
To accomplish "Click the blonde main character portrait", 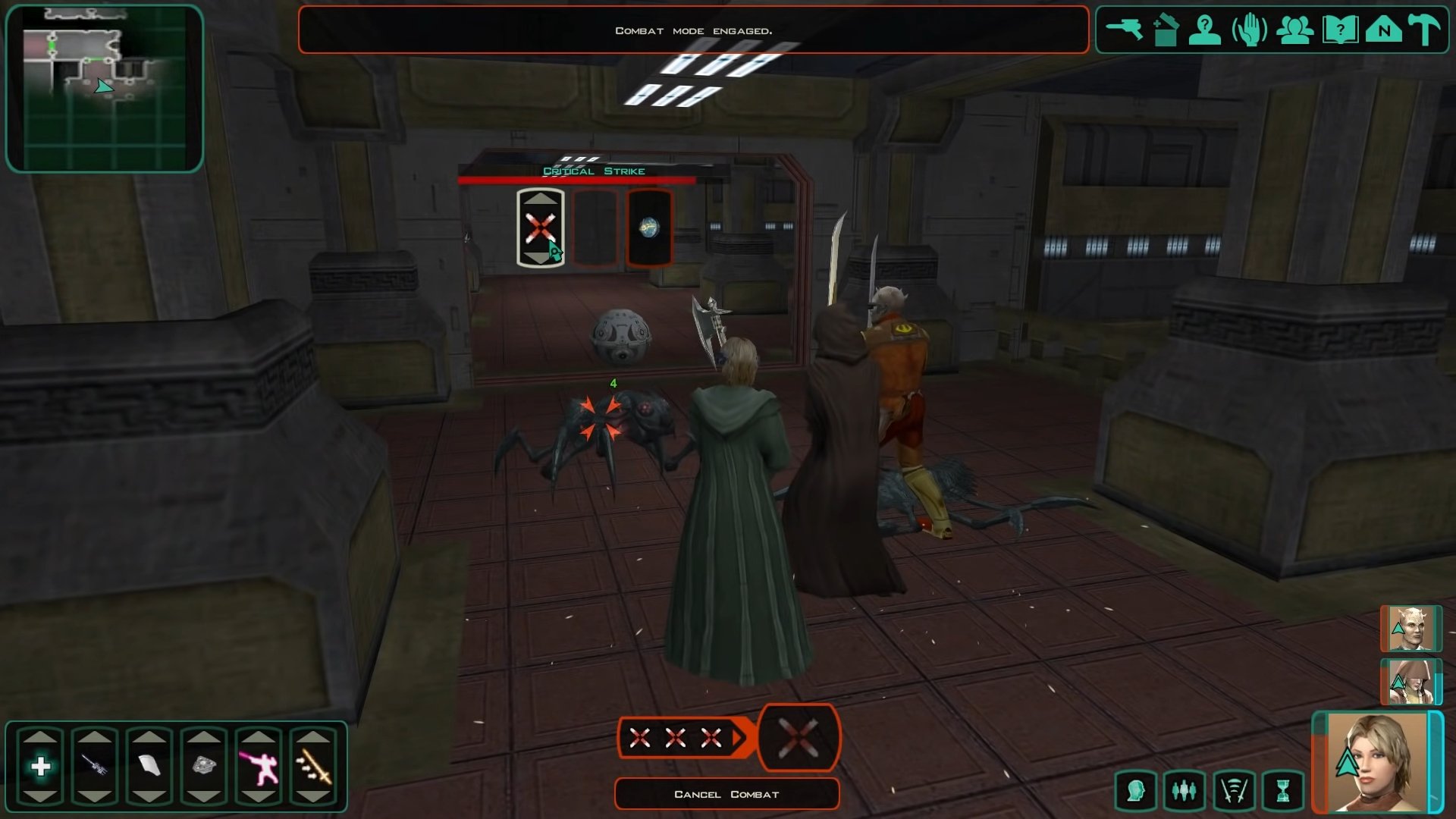I will tap(1376, 763).
